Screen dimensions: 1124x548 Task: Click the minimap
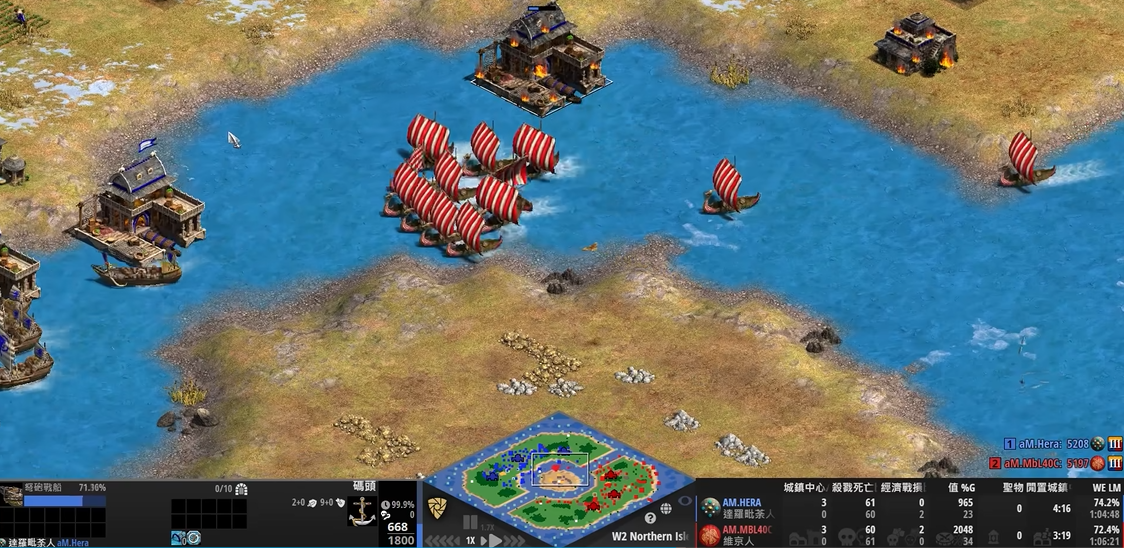[558, 470]
